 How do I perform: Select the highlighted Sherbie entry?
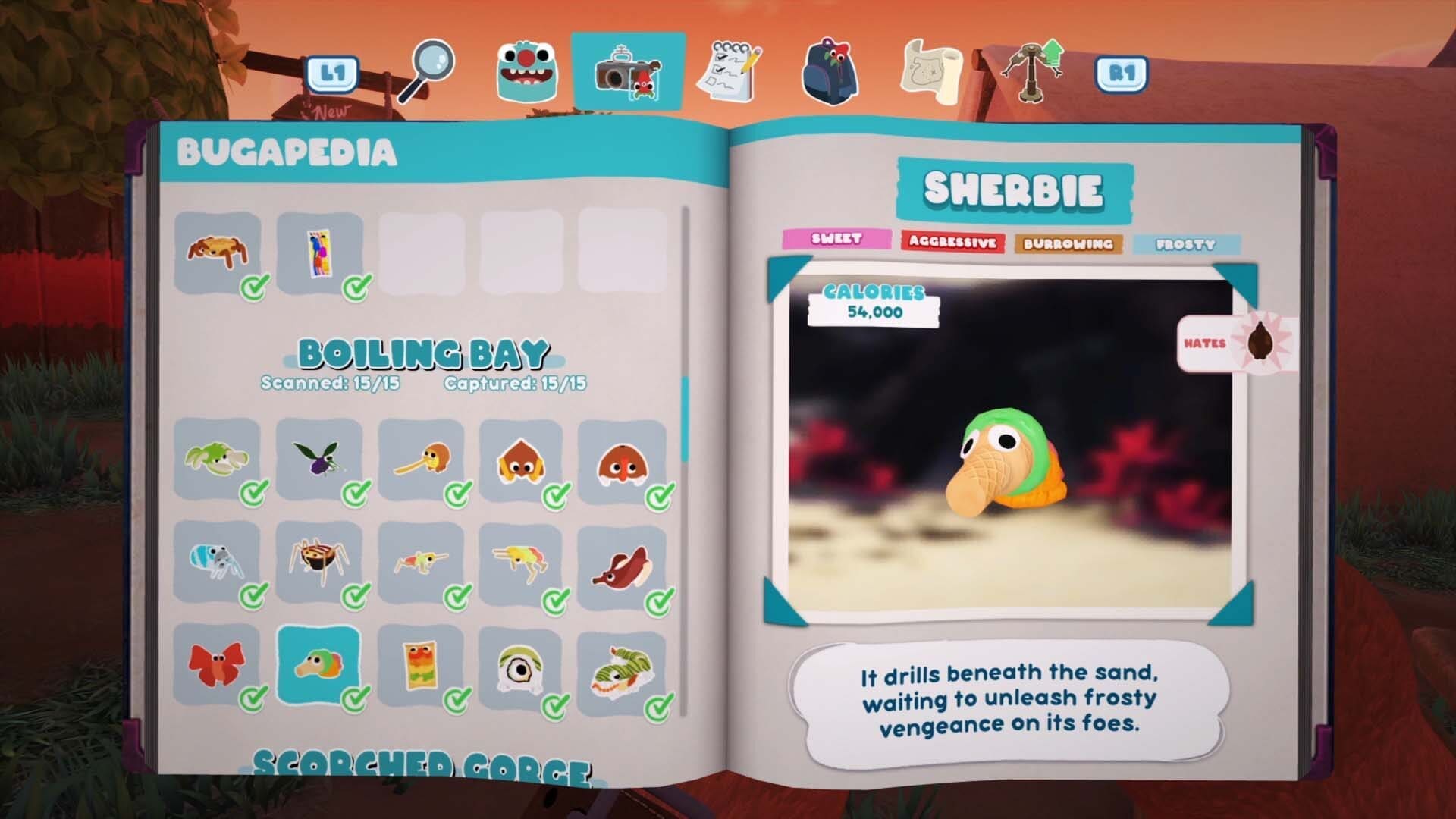(x=319, y=666)
